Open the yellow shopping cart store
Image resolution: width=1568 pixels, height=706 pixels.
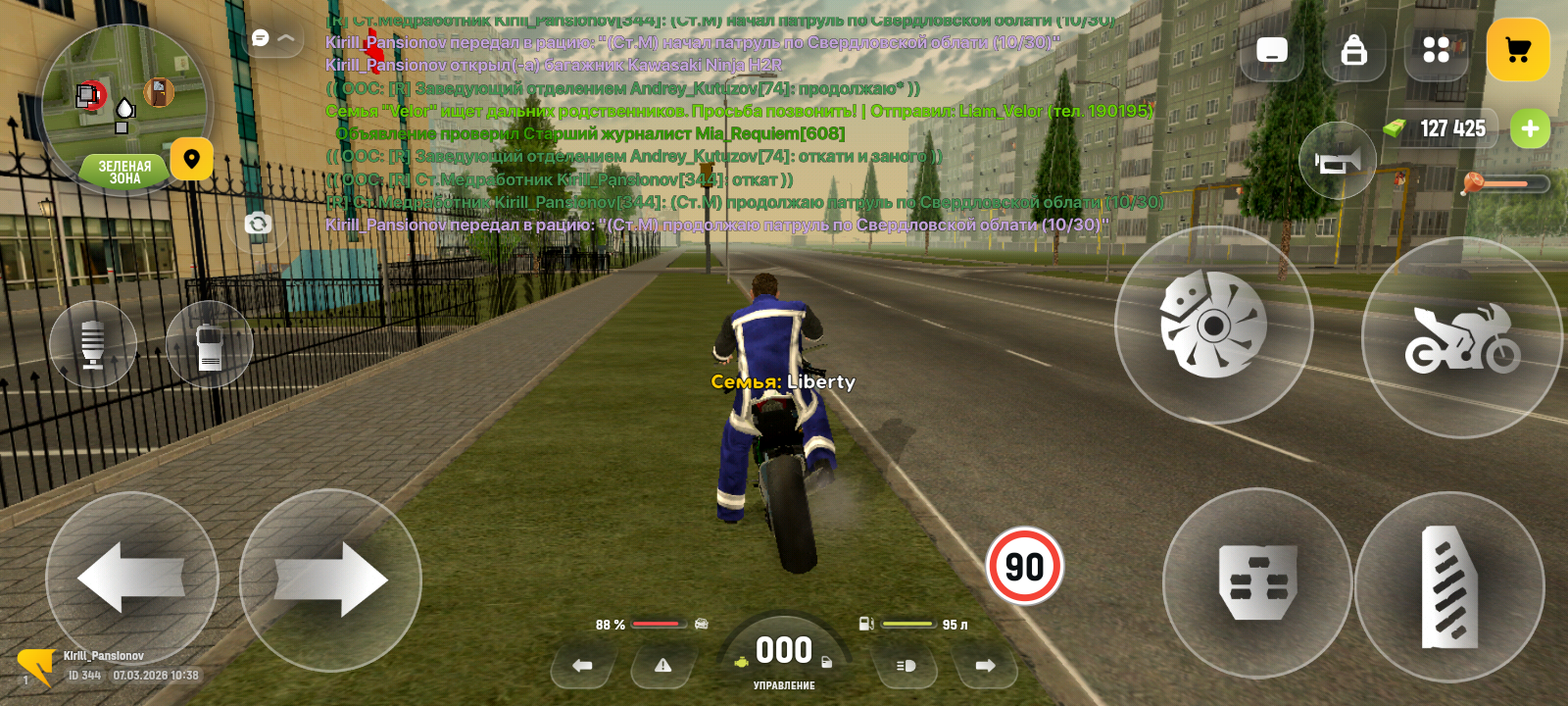(x=1517, y=50)
